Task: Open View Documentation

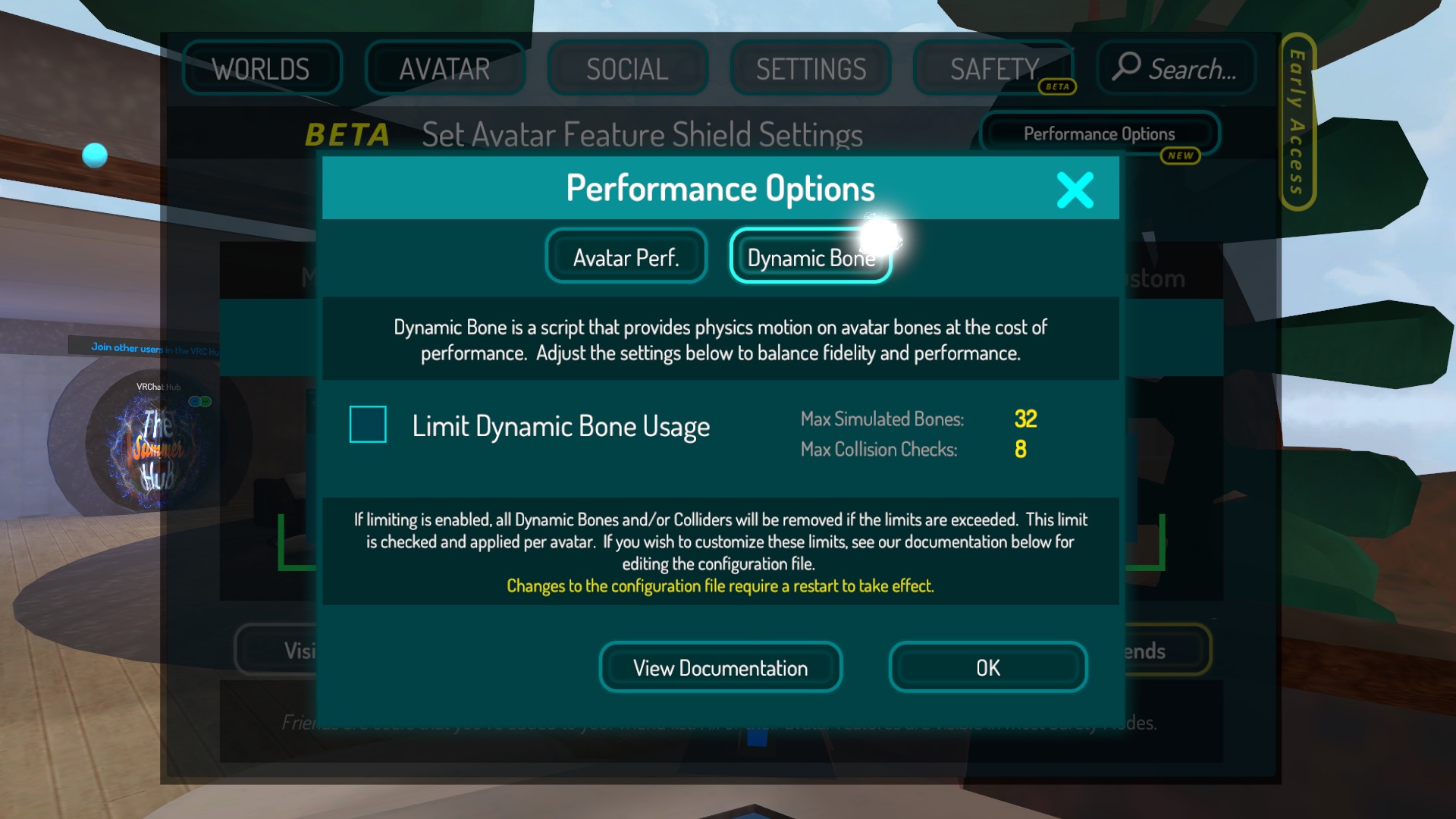Action: point(720,668)
